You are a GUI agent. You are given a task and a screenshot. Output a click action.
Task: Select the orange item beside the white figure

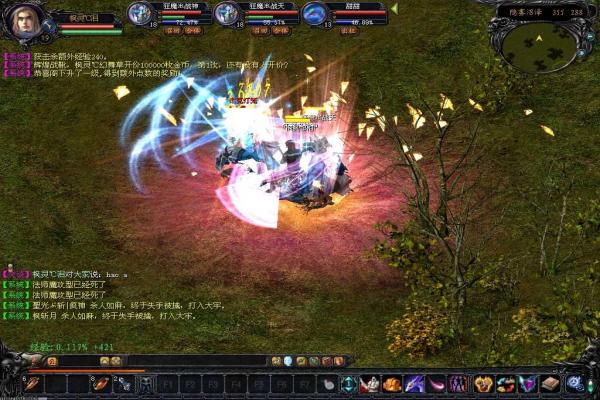coord(392,383)
